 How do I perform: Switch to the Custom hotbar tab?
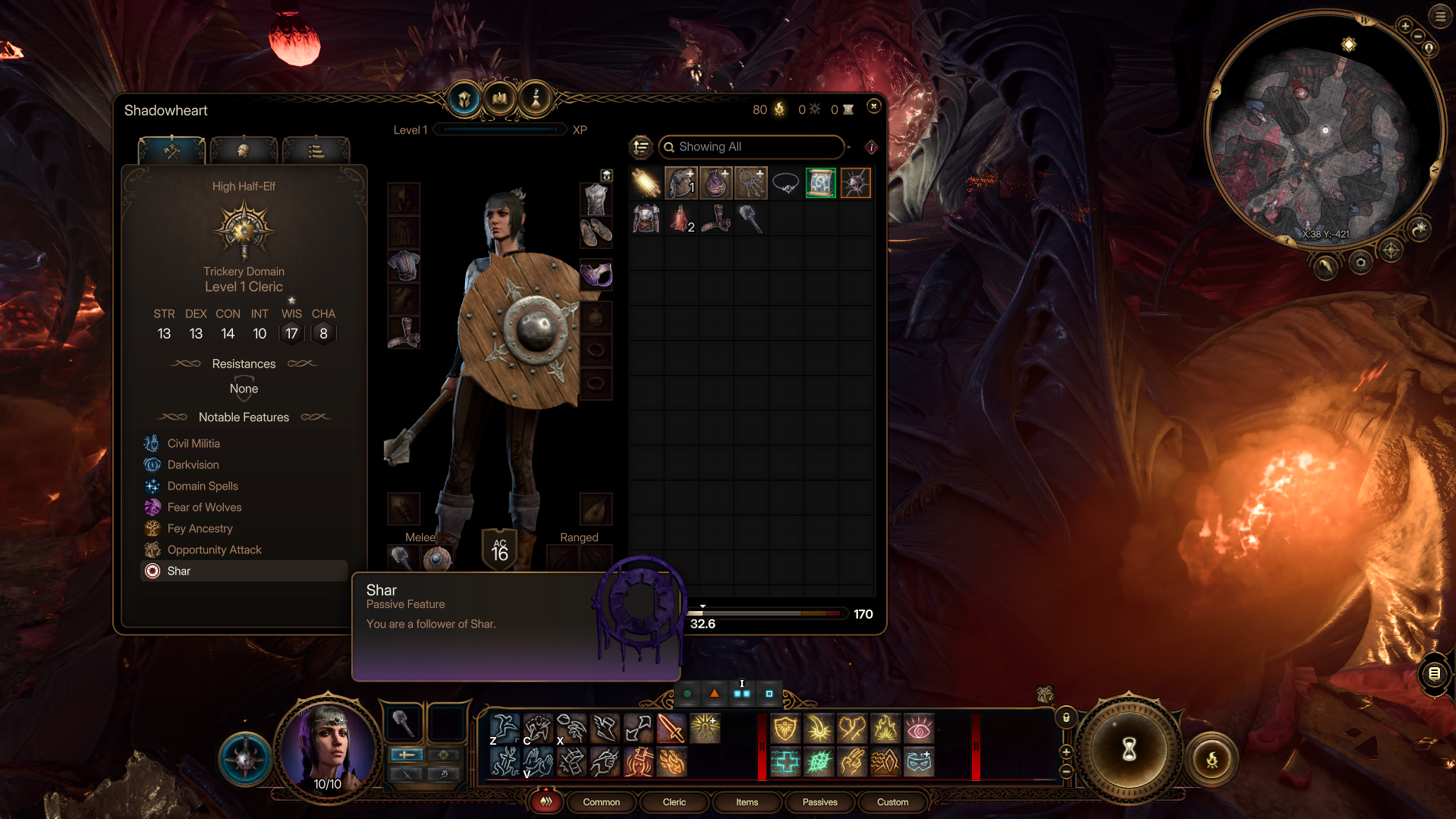click(x=892, y=802)
